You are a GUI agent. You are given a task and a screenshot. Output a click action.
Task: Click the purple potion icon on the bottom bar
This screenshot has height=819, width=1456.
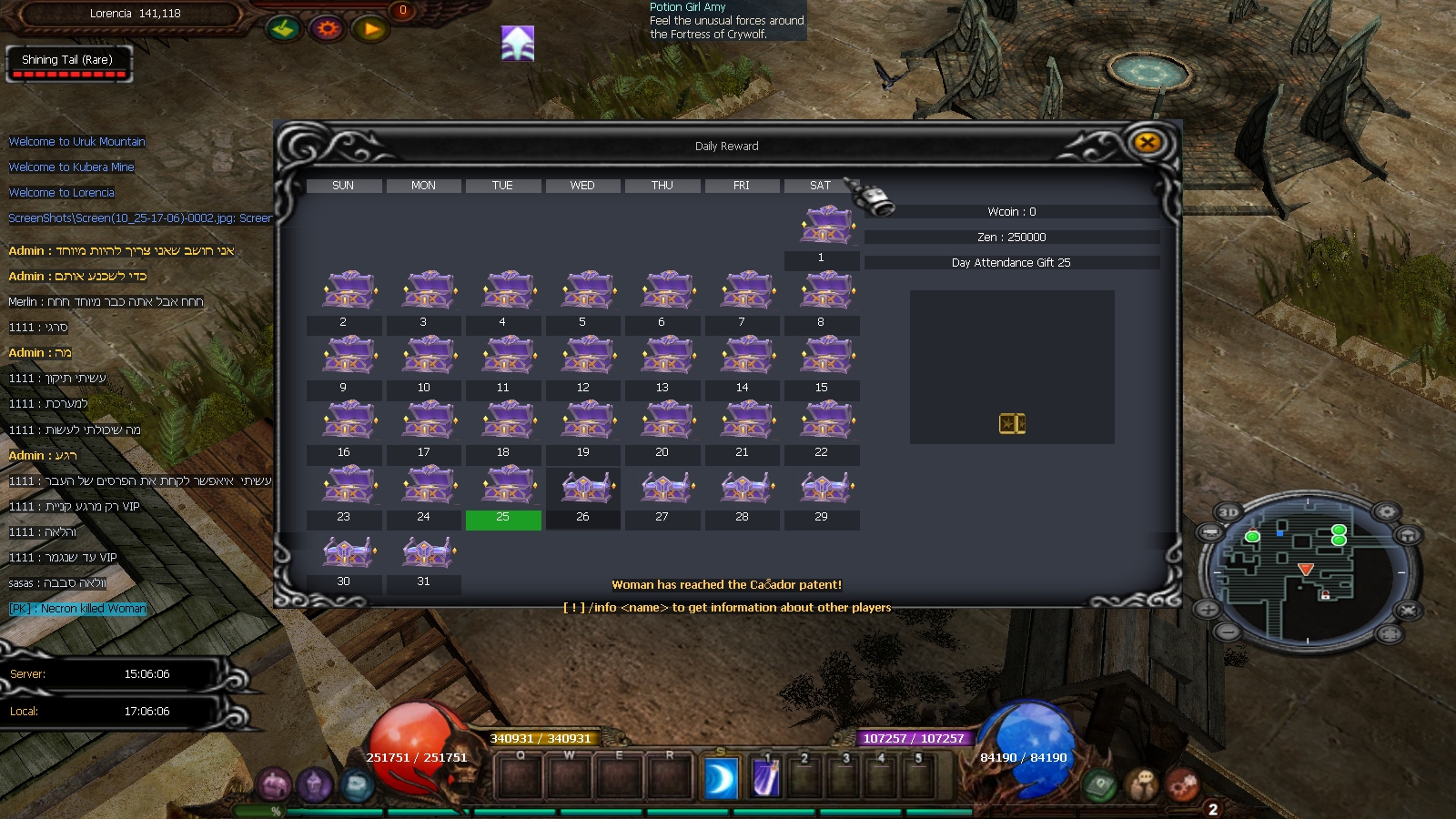pyautogui.click(x=315, y=782)
